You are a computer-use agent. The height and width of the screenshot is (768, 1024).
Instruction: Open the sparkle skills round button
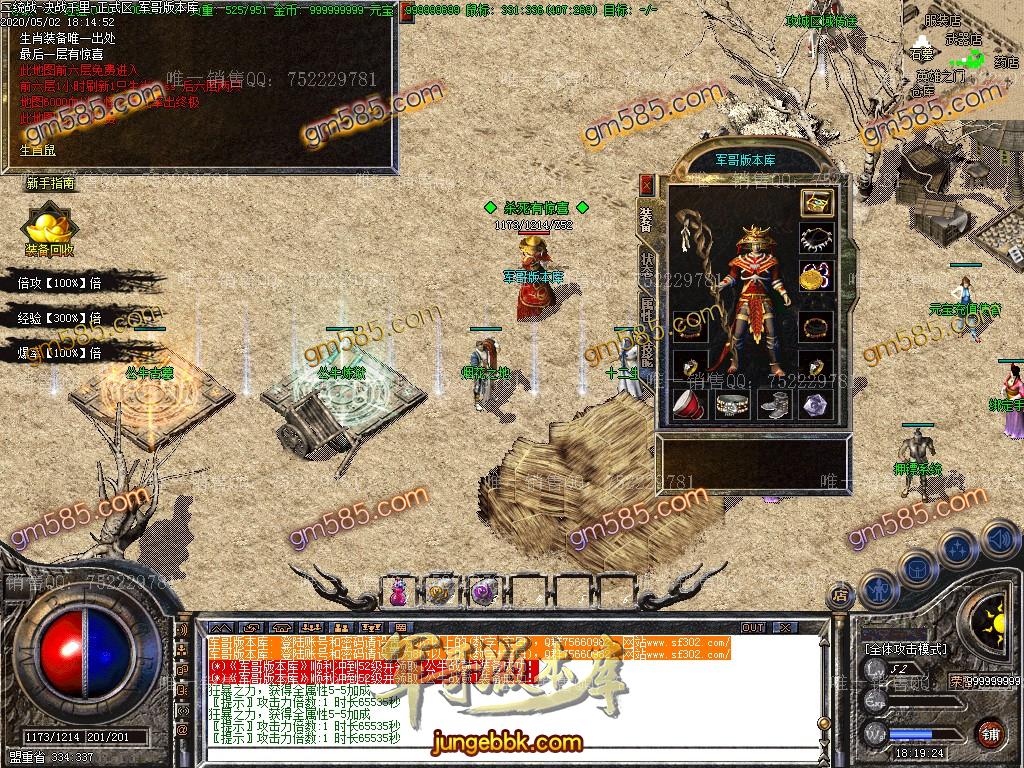pyautogui.click(x=956, y=549)
